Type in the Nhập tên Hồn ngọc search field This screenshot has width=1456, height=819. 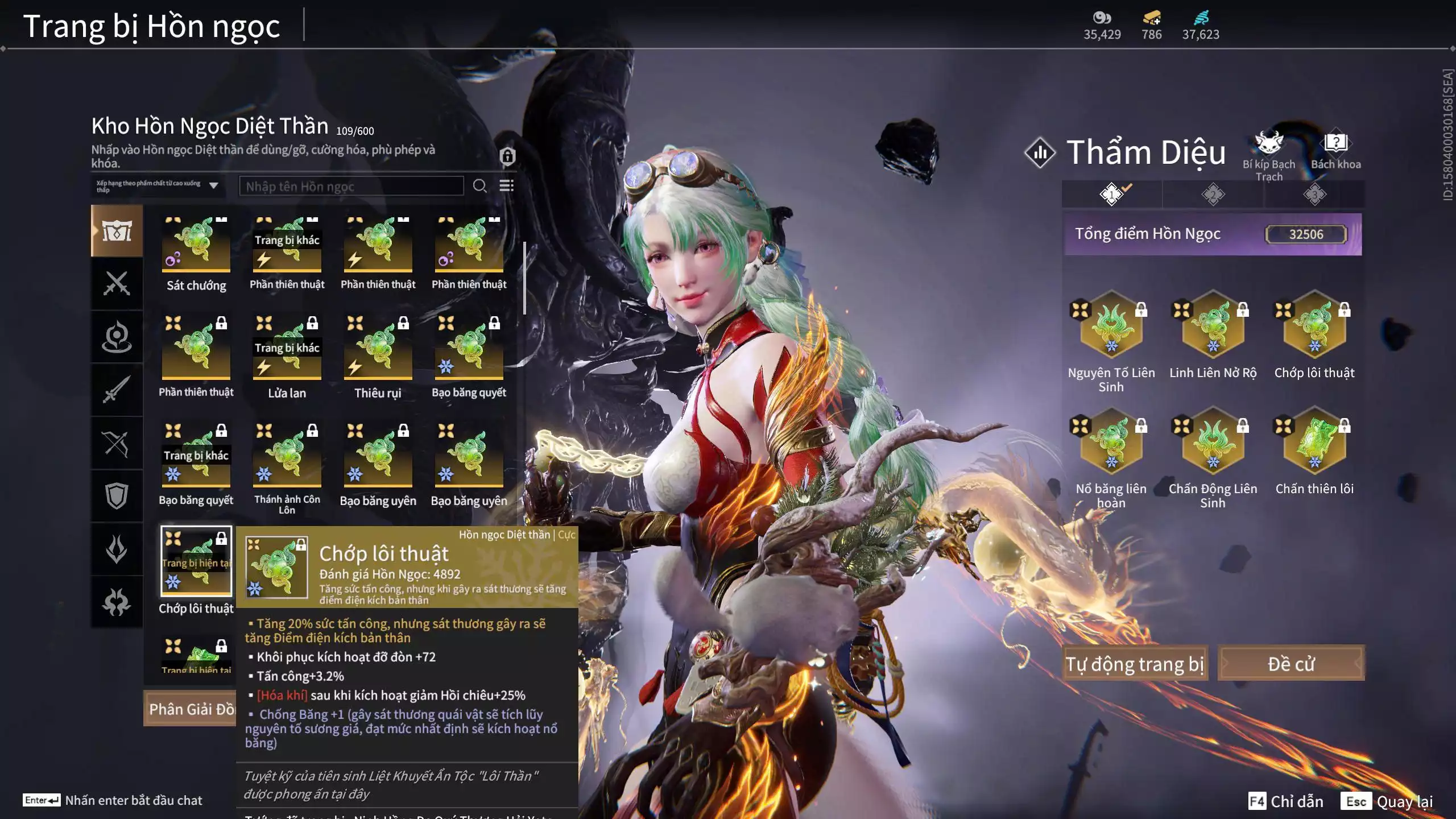pos(351,187)
